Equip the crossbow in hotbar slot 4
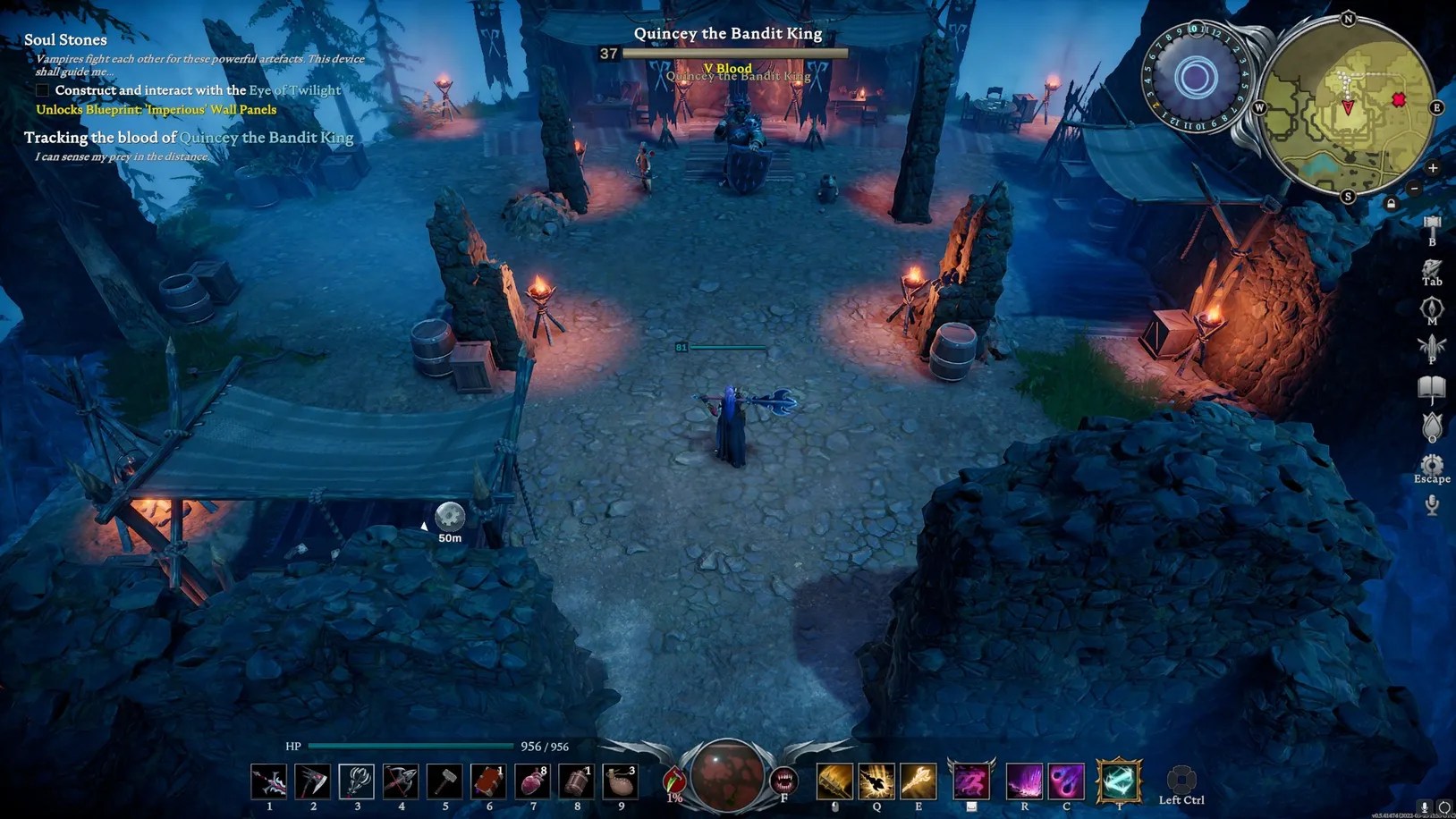 click(401, 781)
